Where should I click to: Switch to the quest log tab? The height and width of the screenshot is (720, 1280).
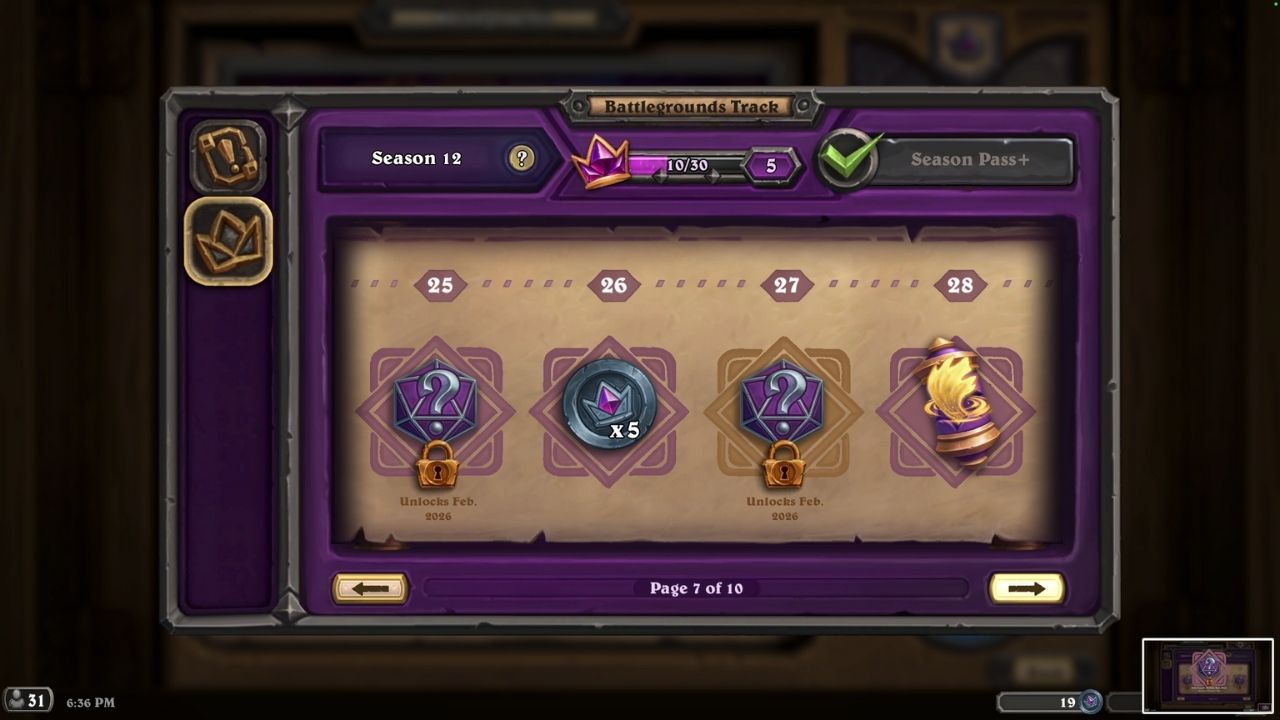[228, 156]
